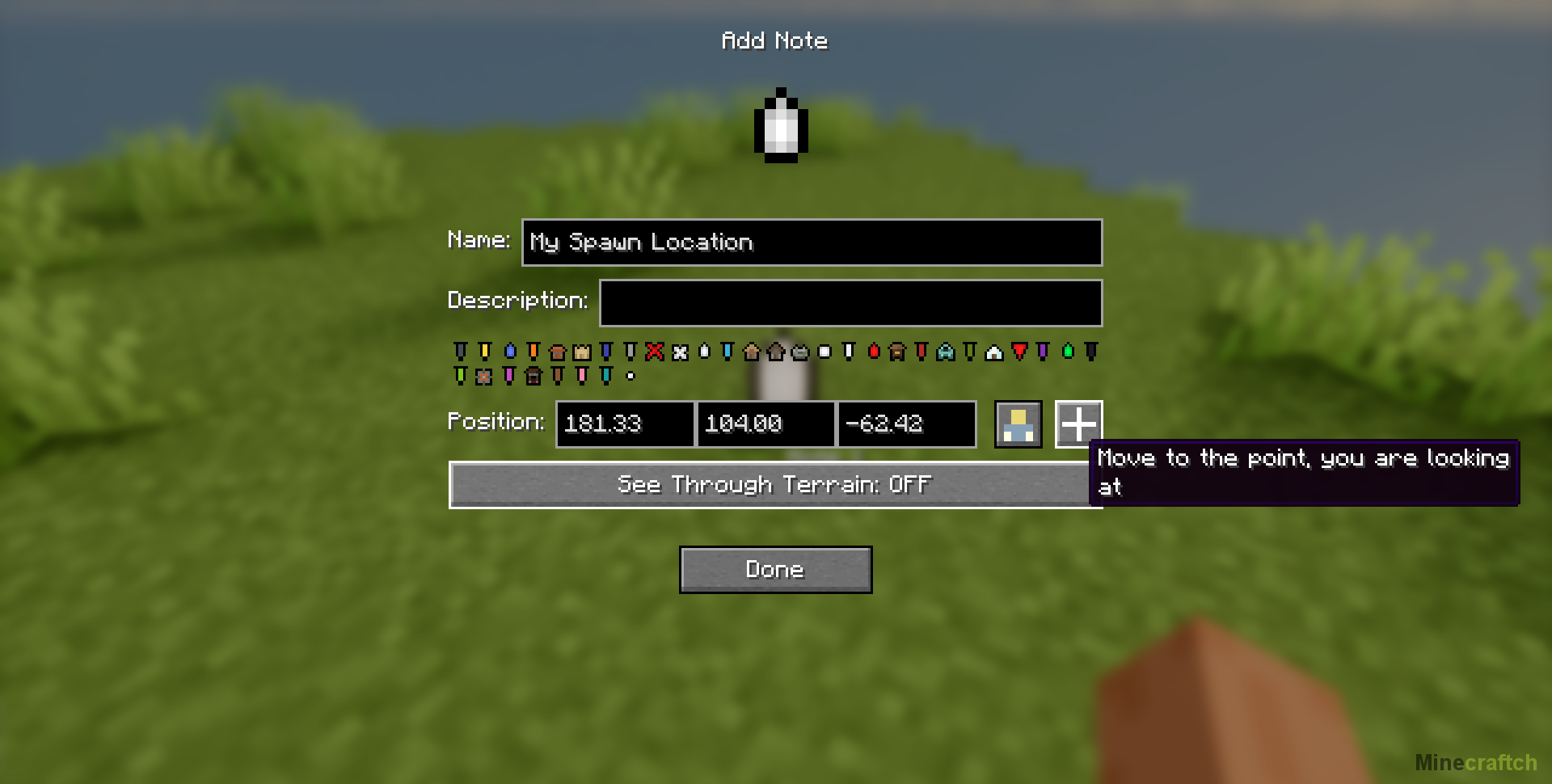
Task: Select the lime green banner marker icon
Action: pos(461,376)
